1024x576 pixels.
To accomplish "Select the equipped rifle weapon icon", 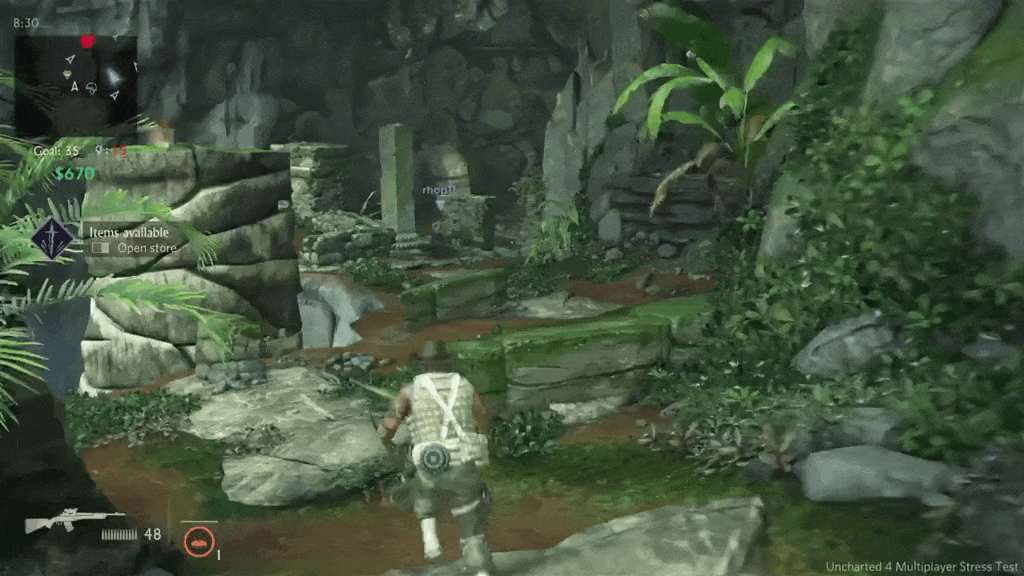I will (60, 520).
